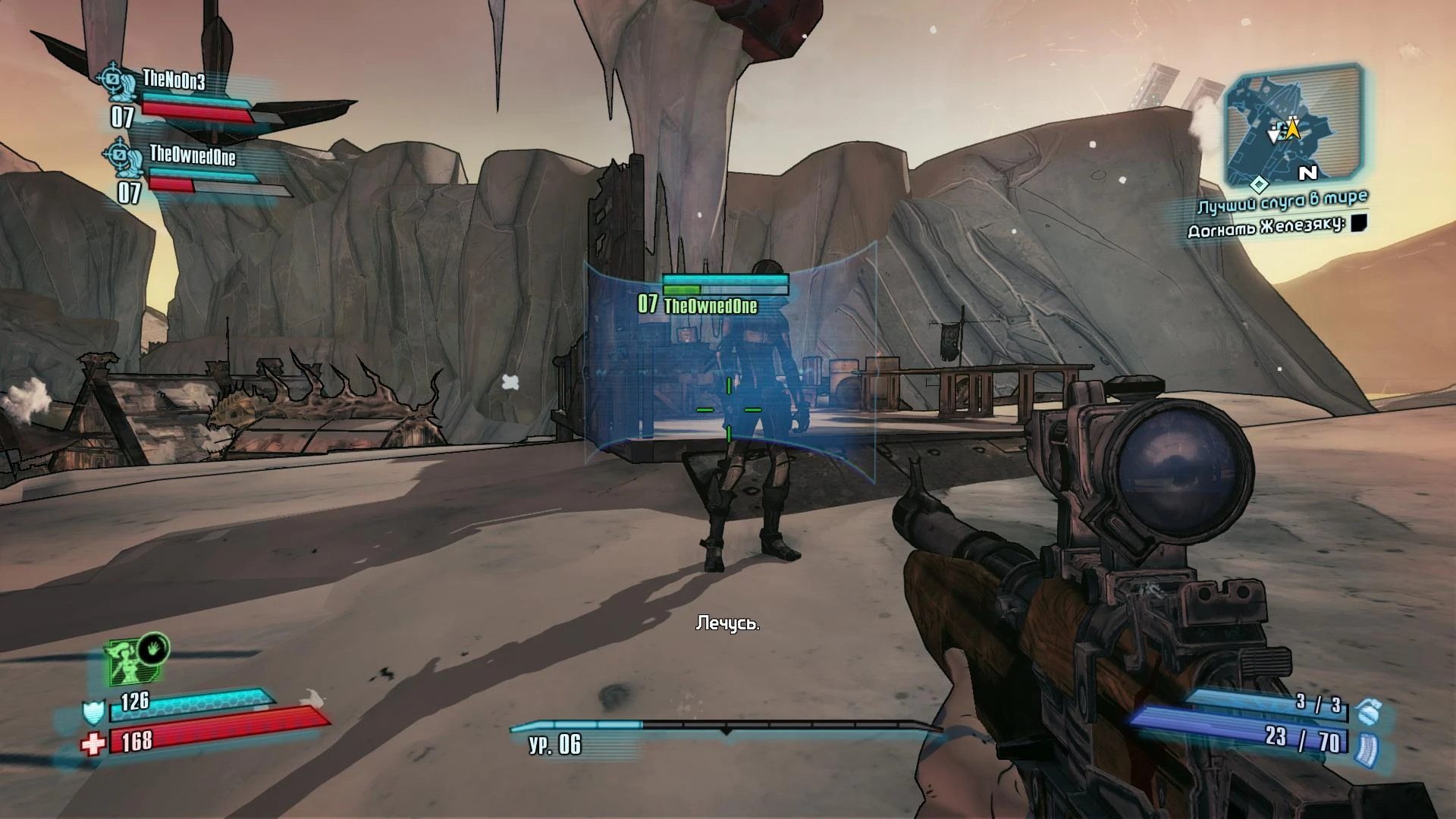
Task: Click the level indicator ур. 06 tab
Action: pyautogui.click(x=556, y=746)
